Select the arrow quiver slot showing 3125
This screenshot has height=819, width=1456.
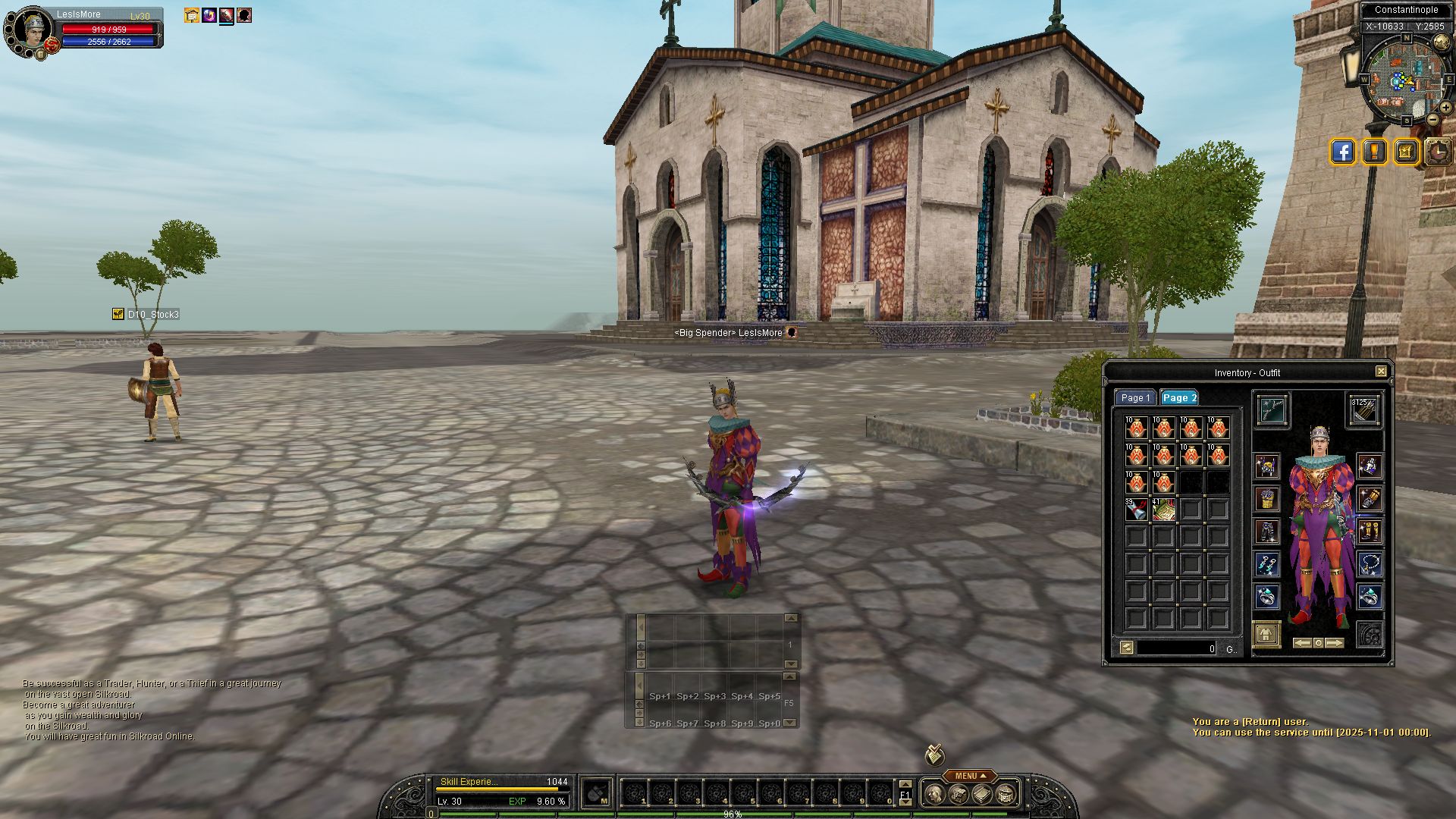point(1364,410)
